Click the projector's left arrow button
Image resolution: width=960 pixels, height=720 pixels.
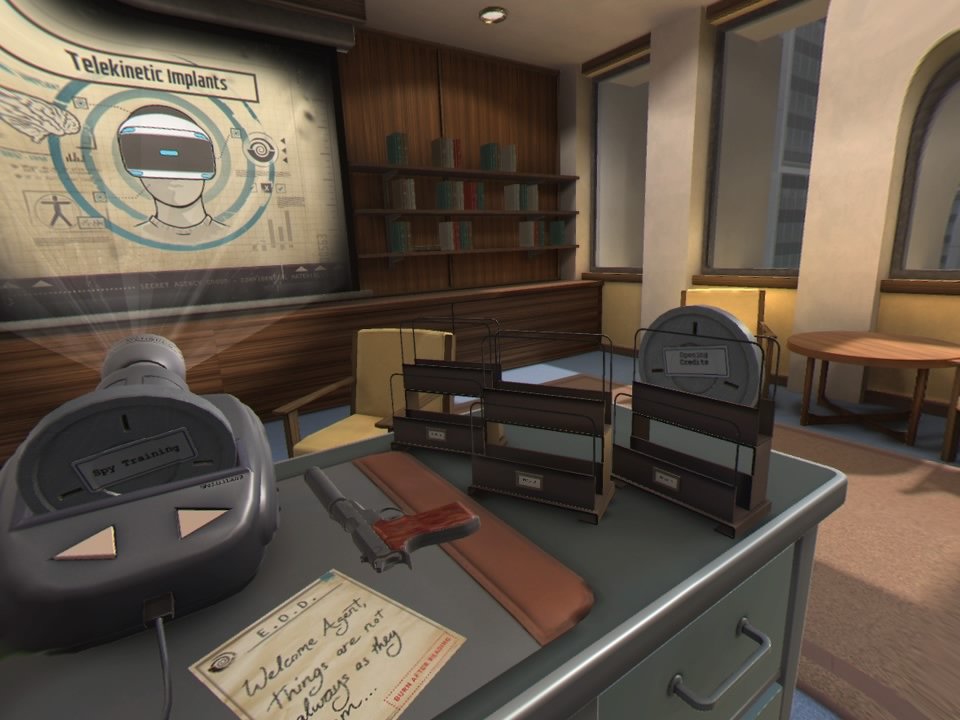click(x=87, y=542)
